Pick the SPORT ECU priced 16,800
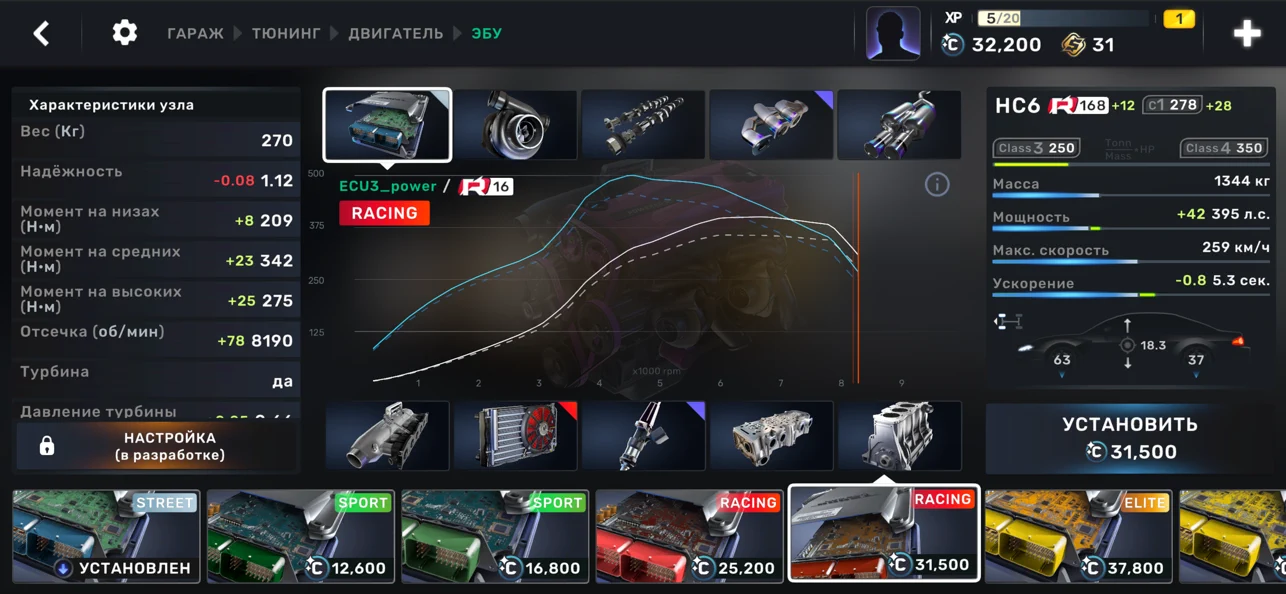The width and height of the screenshot is (1286, 594). point(494,536)
